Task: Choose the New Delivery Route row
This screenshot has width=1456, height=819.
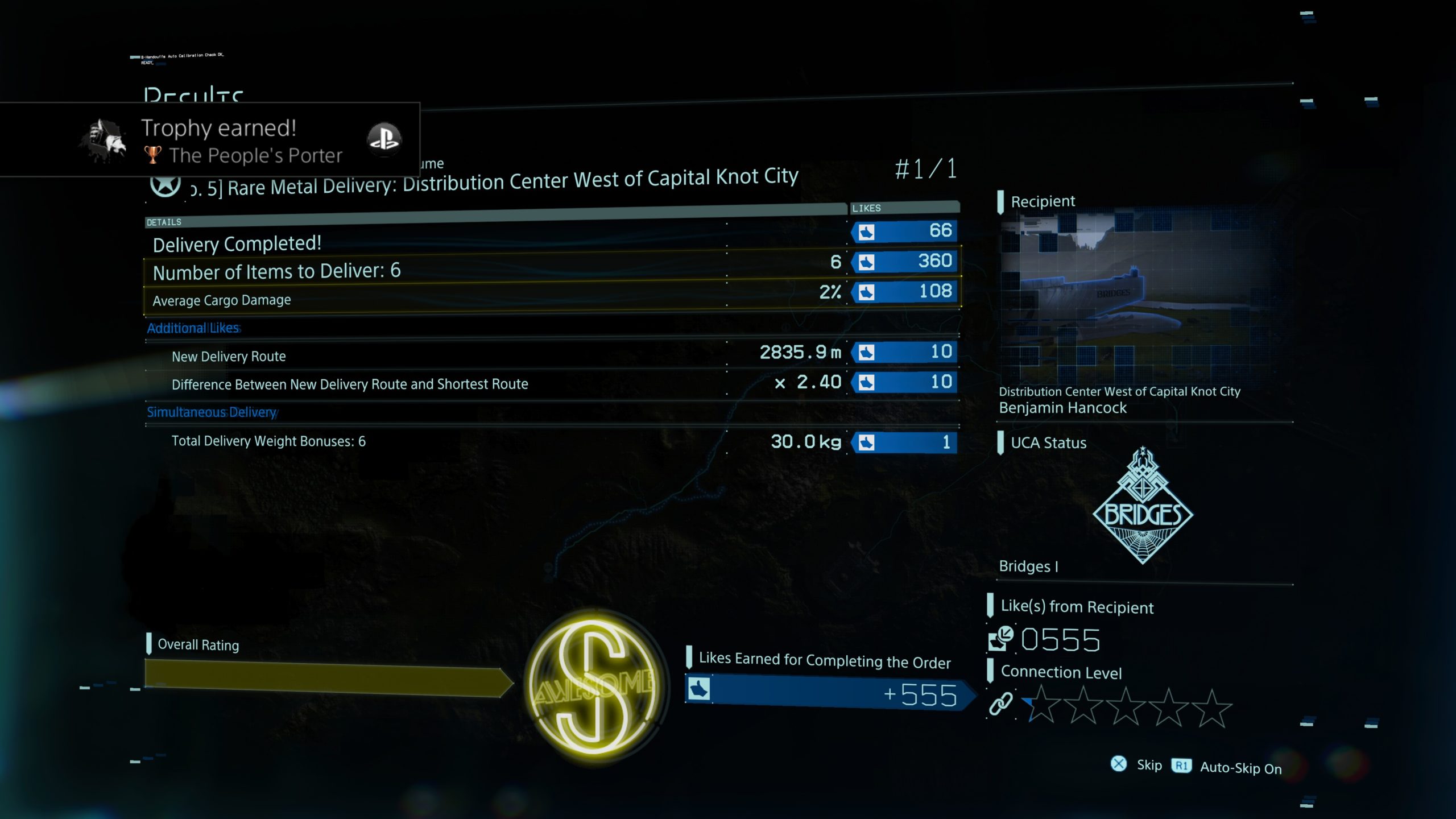Action: (x=552, y=355)
